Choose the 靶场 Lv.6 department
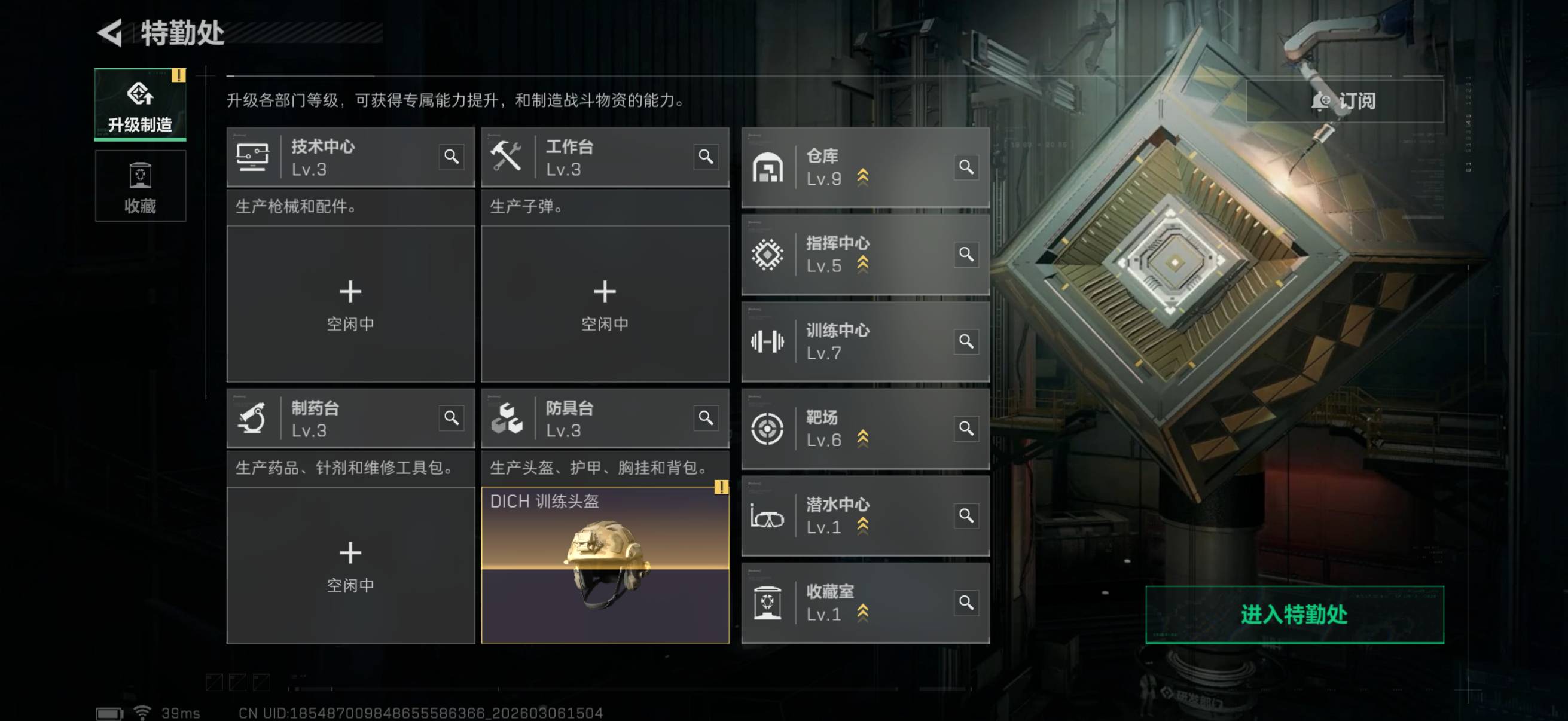This screenshot has height=721, width=1568. pos(852,428)
